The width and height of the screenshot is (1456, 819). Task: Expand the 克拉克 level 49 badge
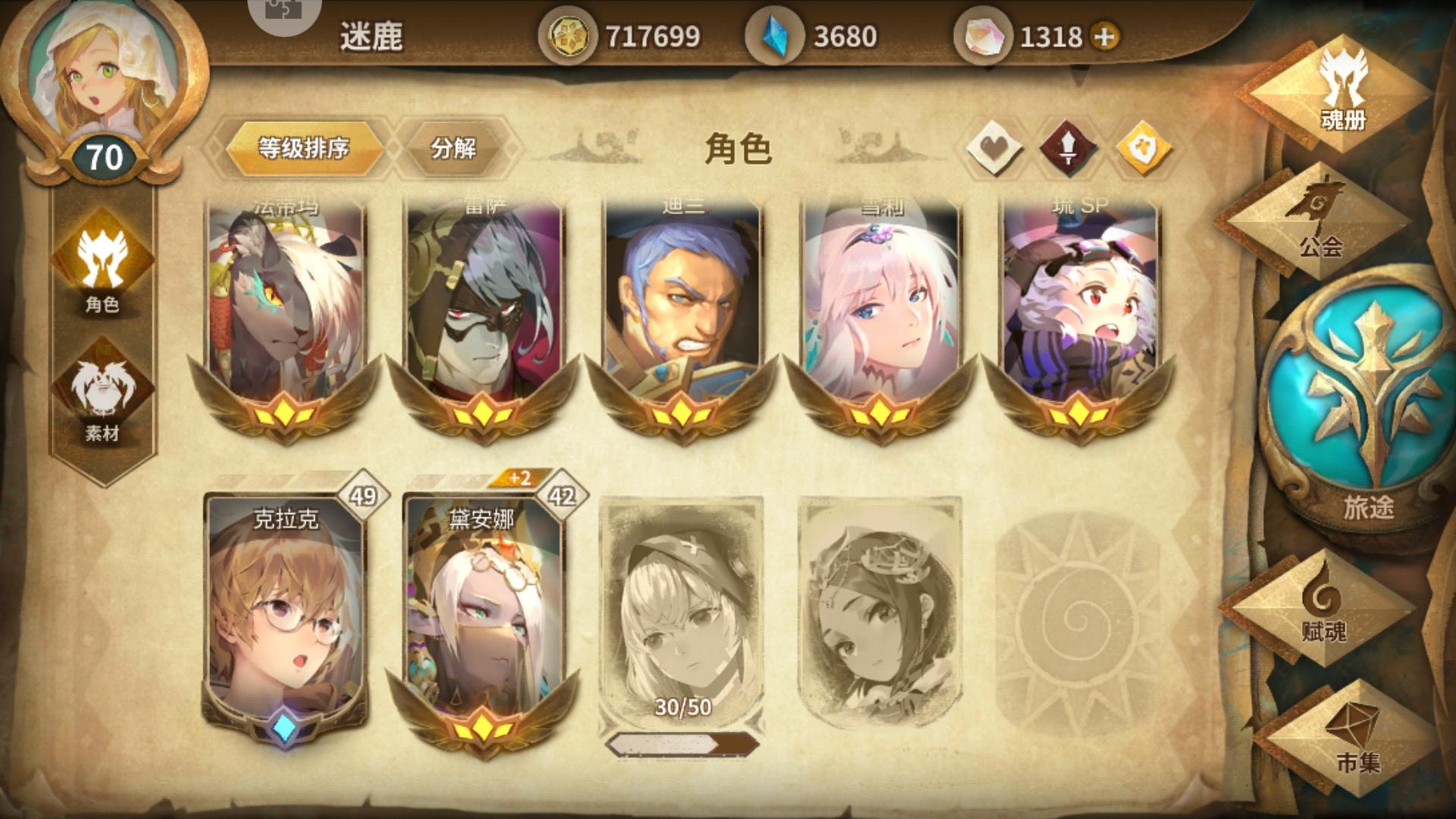[x=362, y=494]
